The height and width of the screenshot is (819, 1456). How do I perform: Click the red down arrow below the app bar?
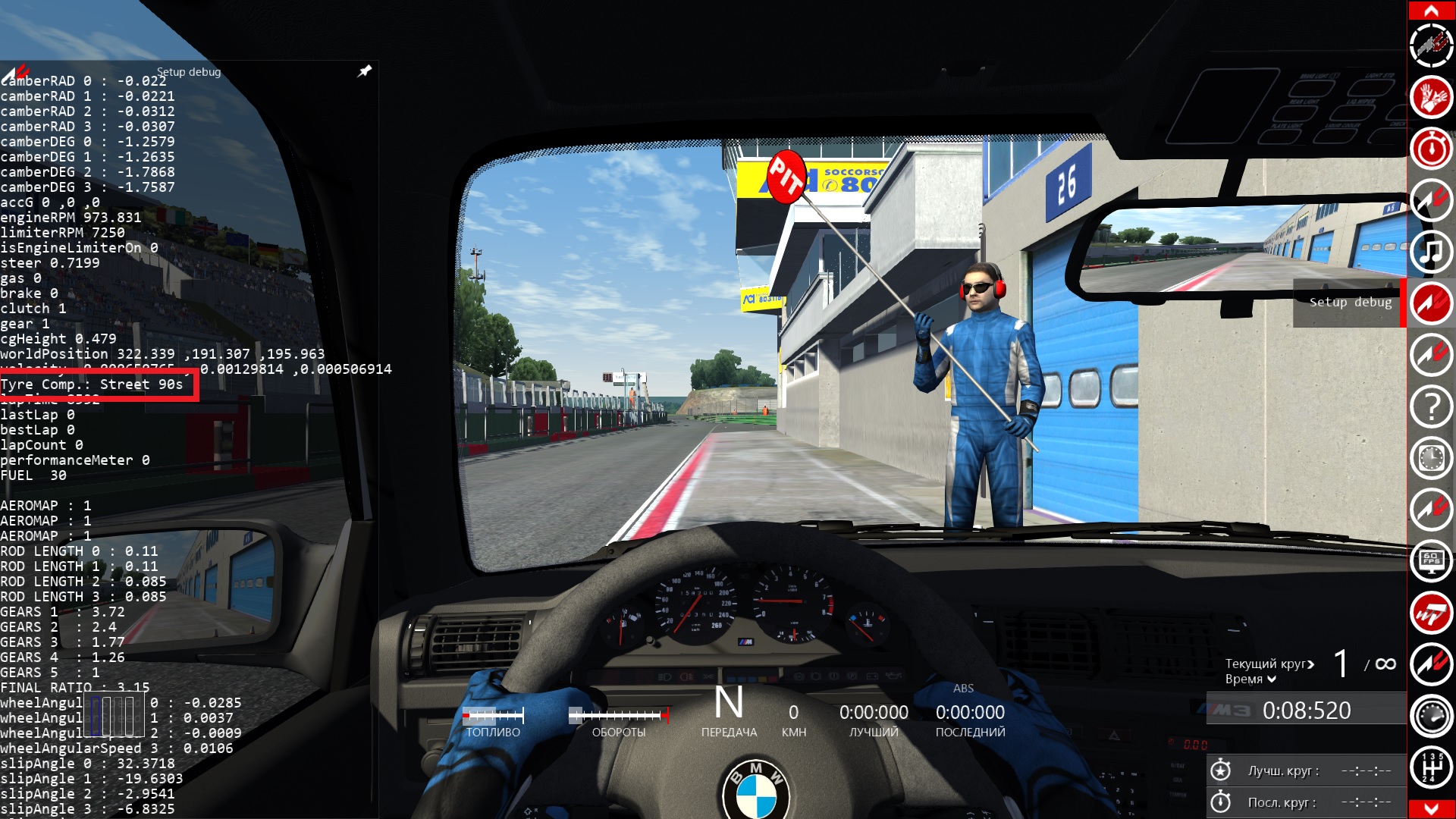[1431, 808]
